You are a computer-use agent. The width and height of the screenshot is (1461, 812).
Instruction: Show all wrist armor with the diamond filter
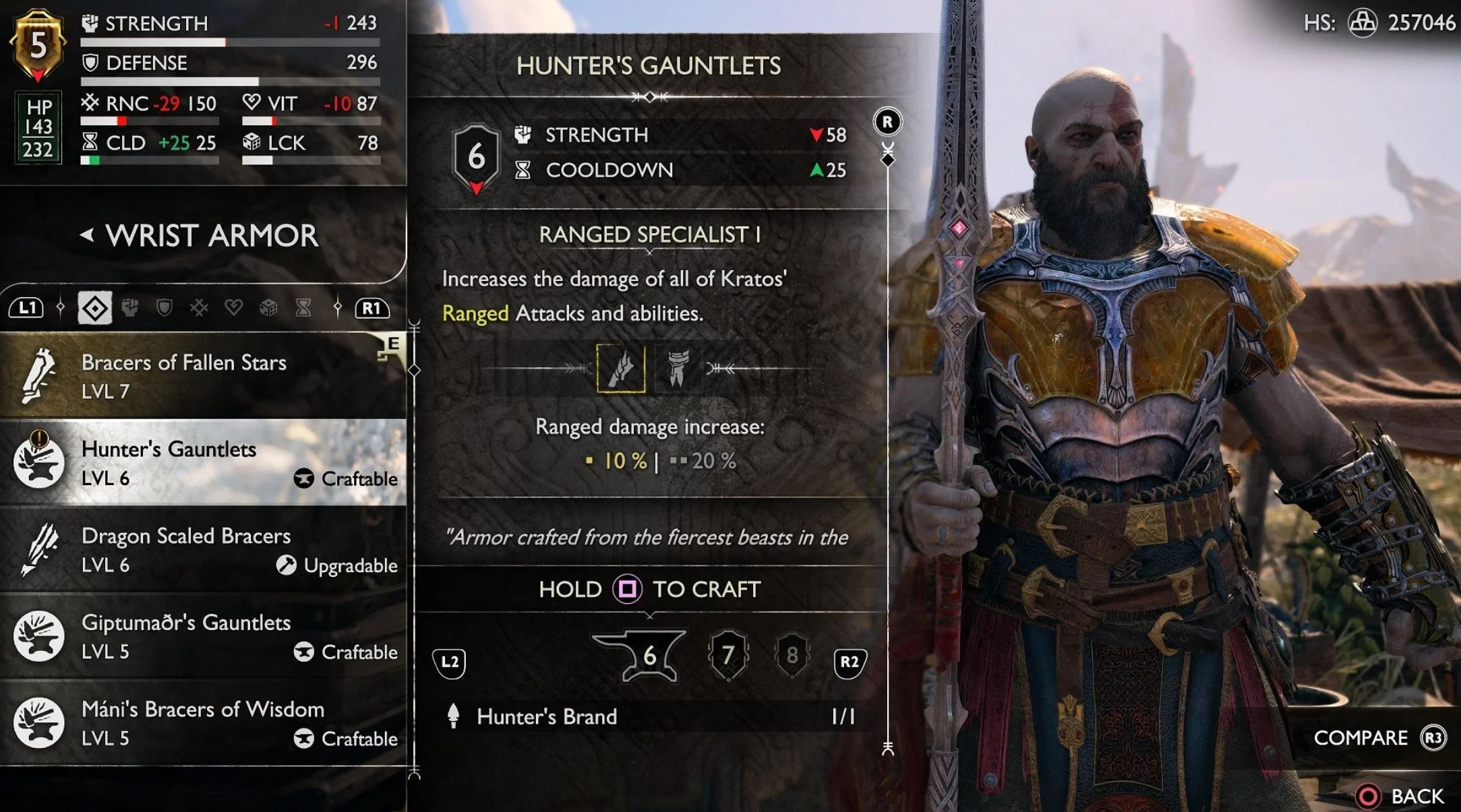click(x=94, y=309)
